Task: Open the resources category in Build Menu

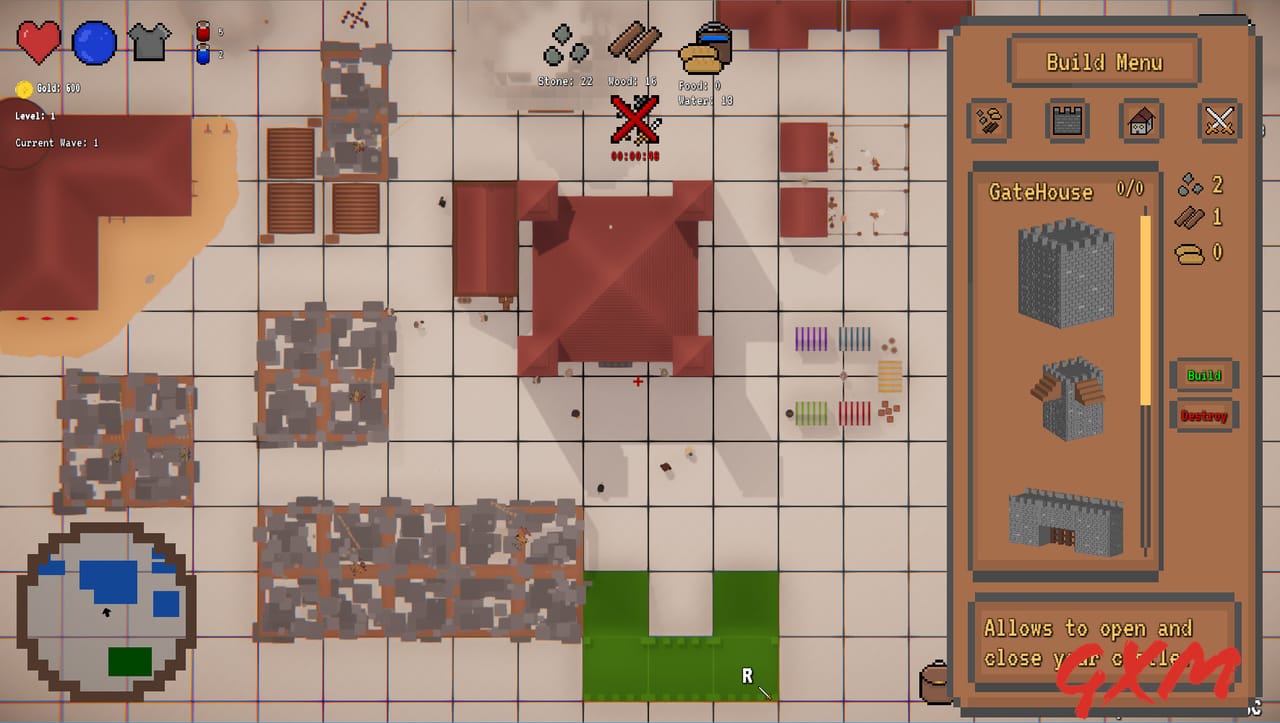Action: pos(988,122)
